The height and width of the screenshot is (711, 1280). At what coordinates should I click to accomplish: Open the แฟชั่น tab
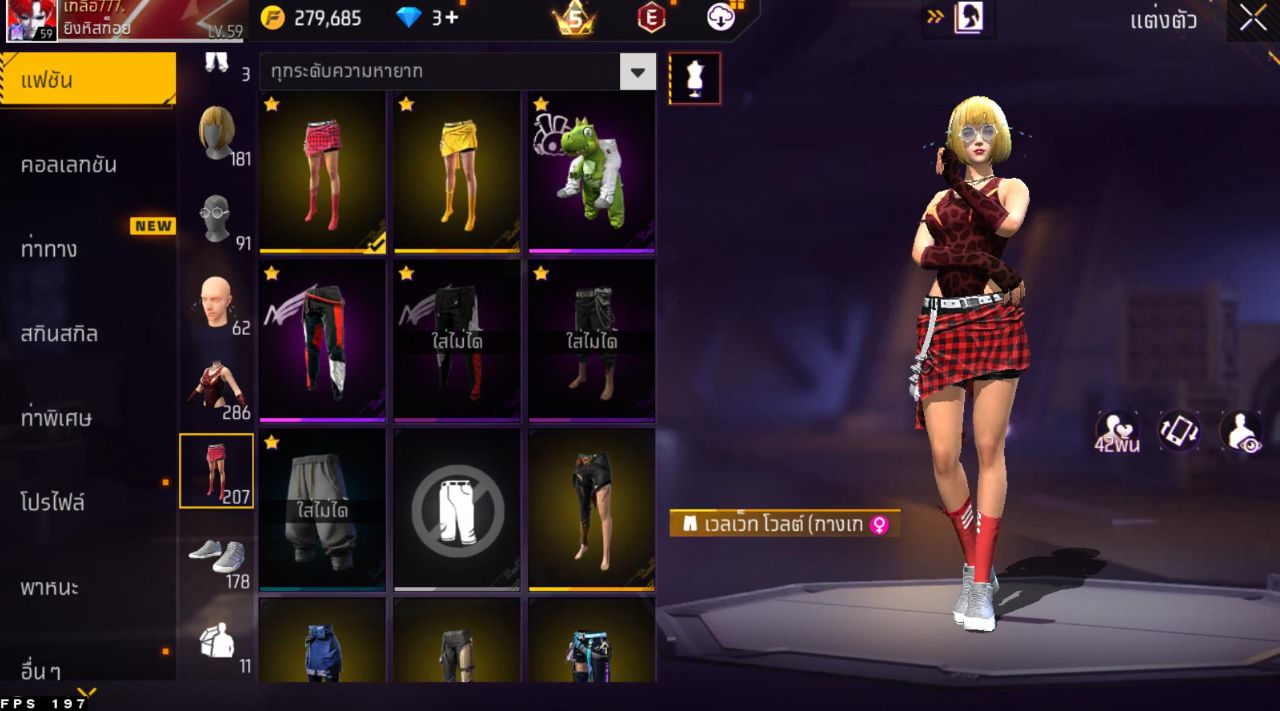pos(88,80)
